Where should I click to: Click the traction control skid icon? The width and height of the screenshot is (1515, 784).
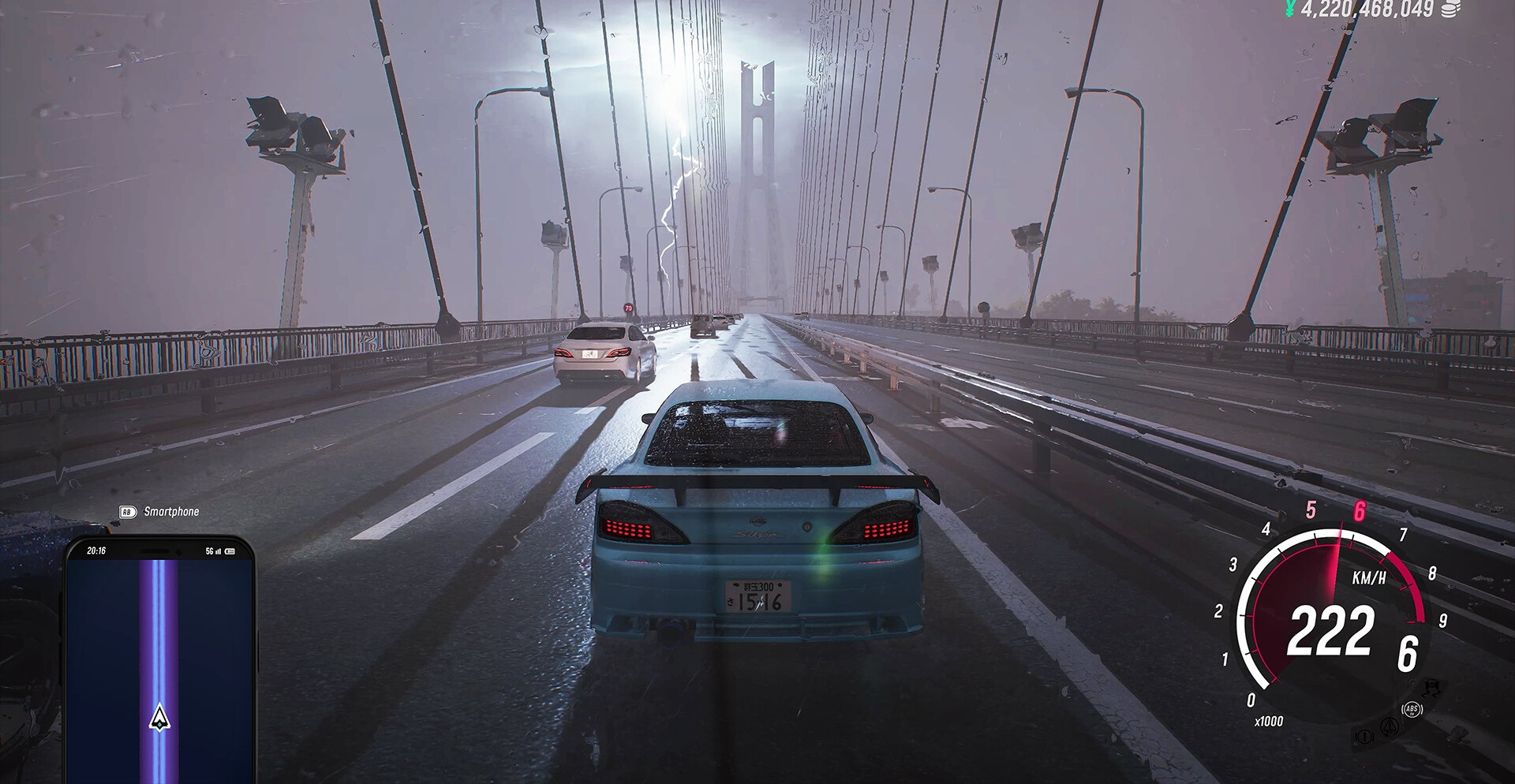1432,688
